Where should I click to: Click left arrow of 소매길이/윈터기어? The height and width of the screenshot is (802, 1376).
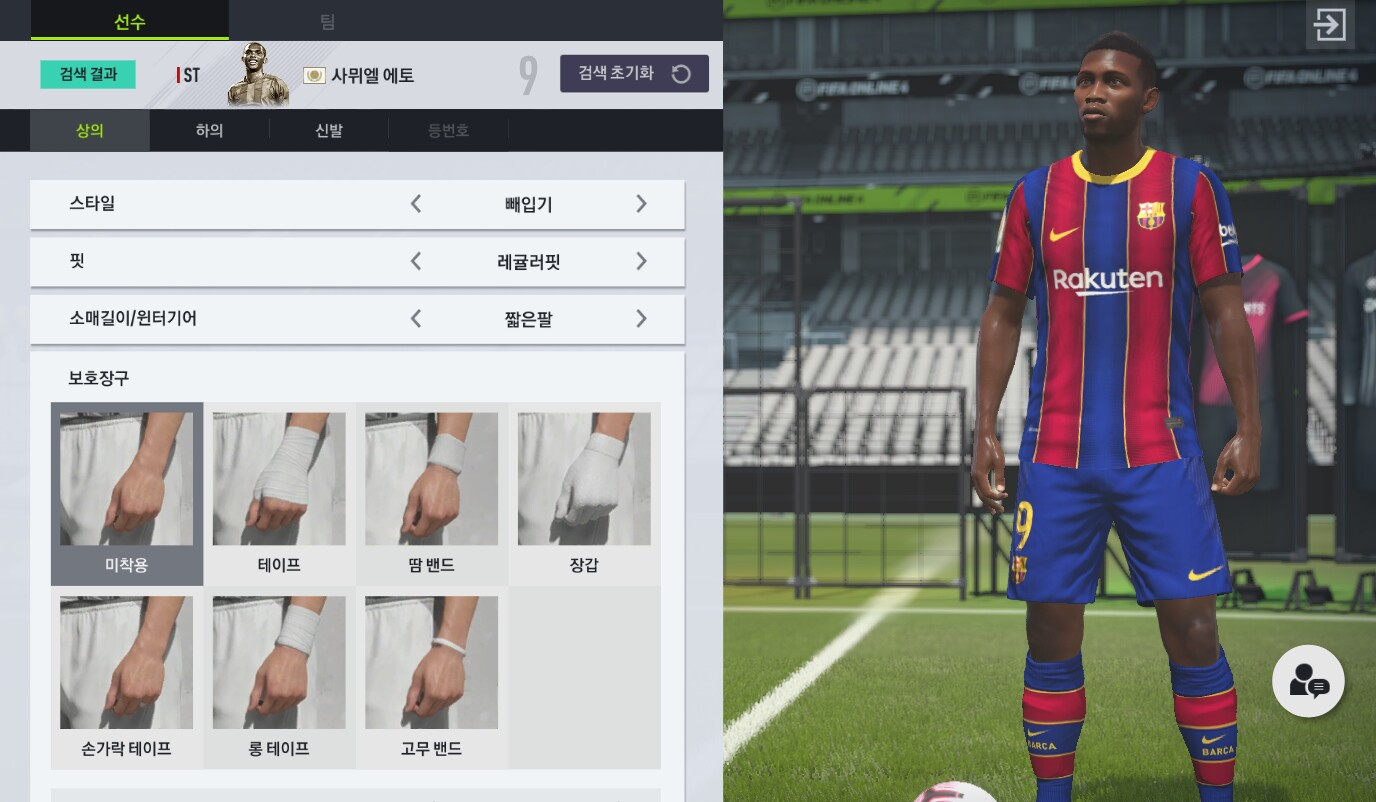click(x=416, y=319)
